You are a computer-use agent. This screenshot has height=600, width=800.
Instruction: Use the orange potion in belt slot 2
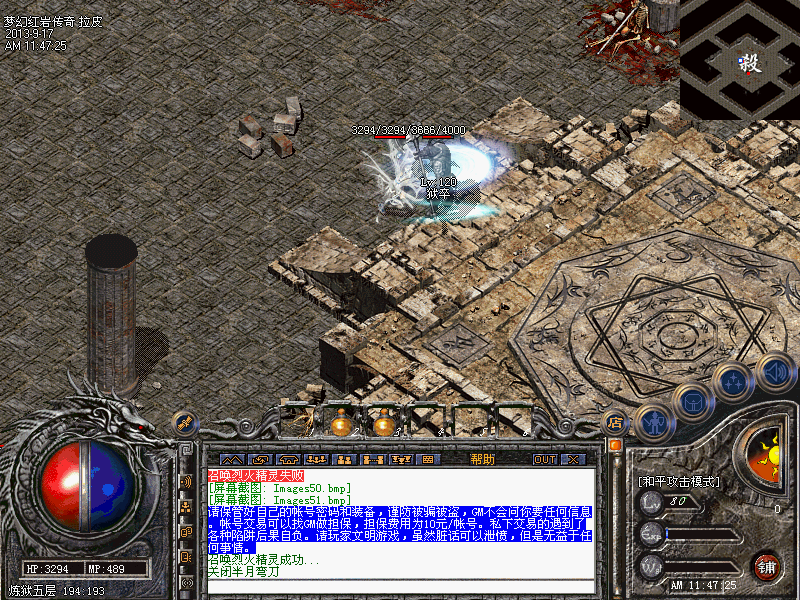click(x=343, y=423)
